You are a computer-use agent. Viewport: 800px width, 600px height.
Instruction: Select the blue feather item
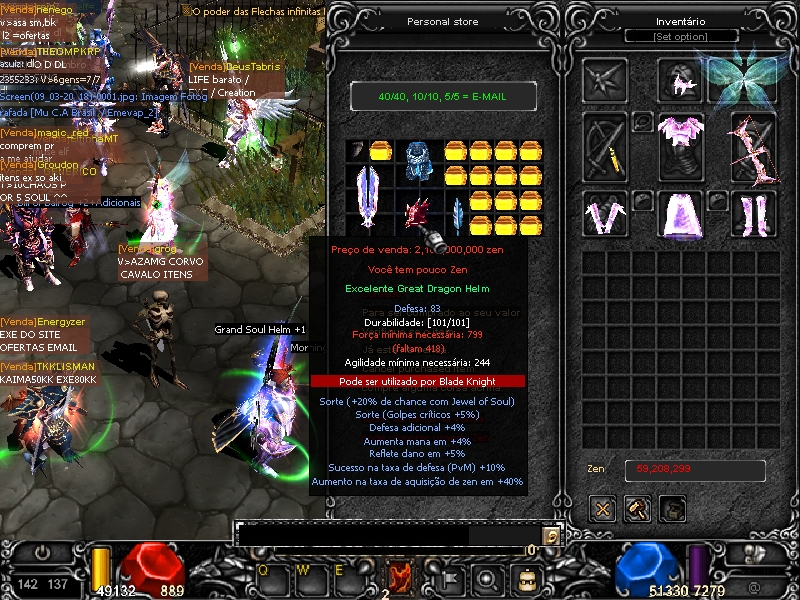coord(456,214)
